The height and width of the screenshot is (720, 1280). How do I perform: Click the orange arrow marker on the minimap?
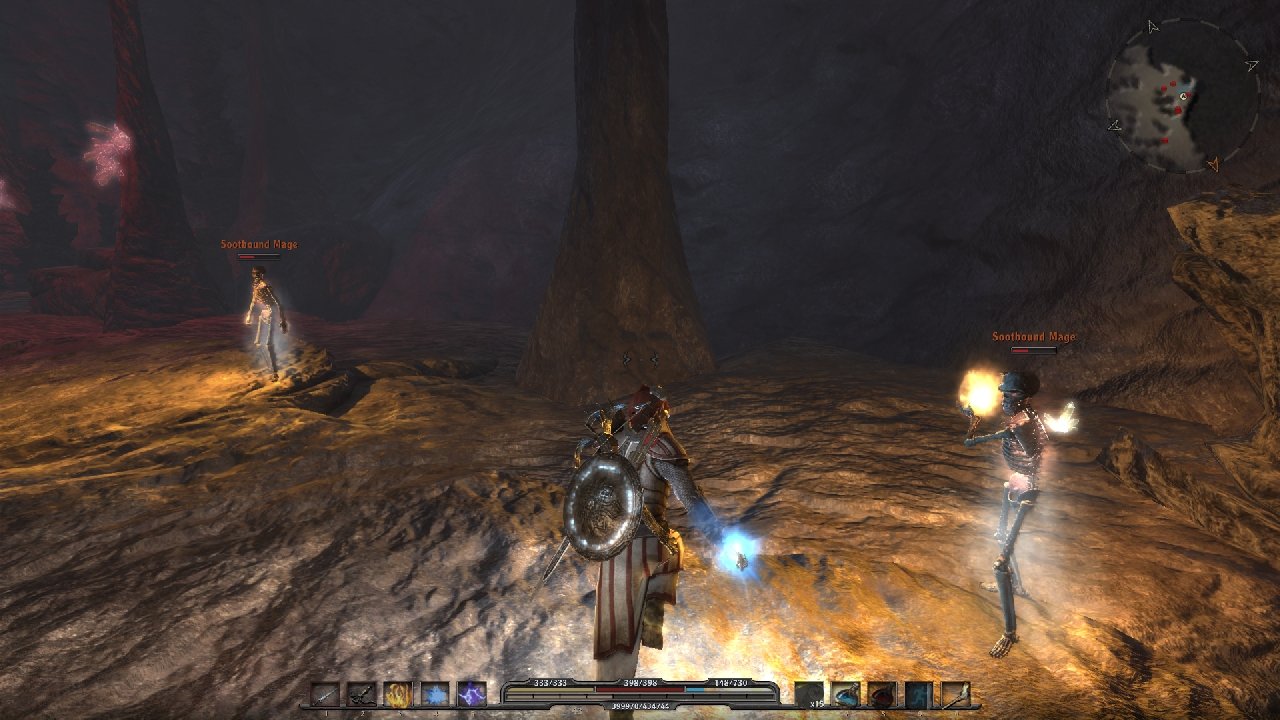coord(1214,163)
